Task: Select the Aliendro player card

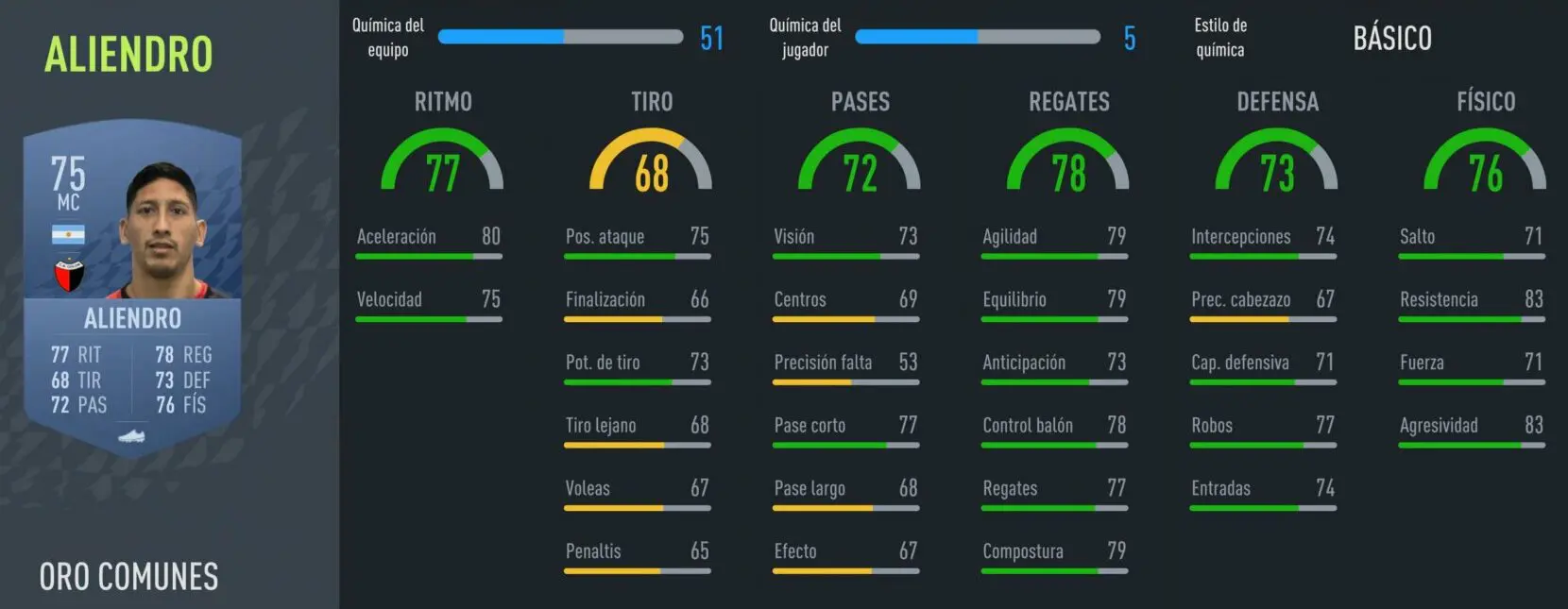Action: tap(132, 288)
